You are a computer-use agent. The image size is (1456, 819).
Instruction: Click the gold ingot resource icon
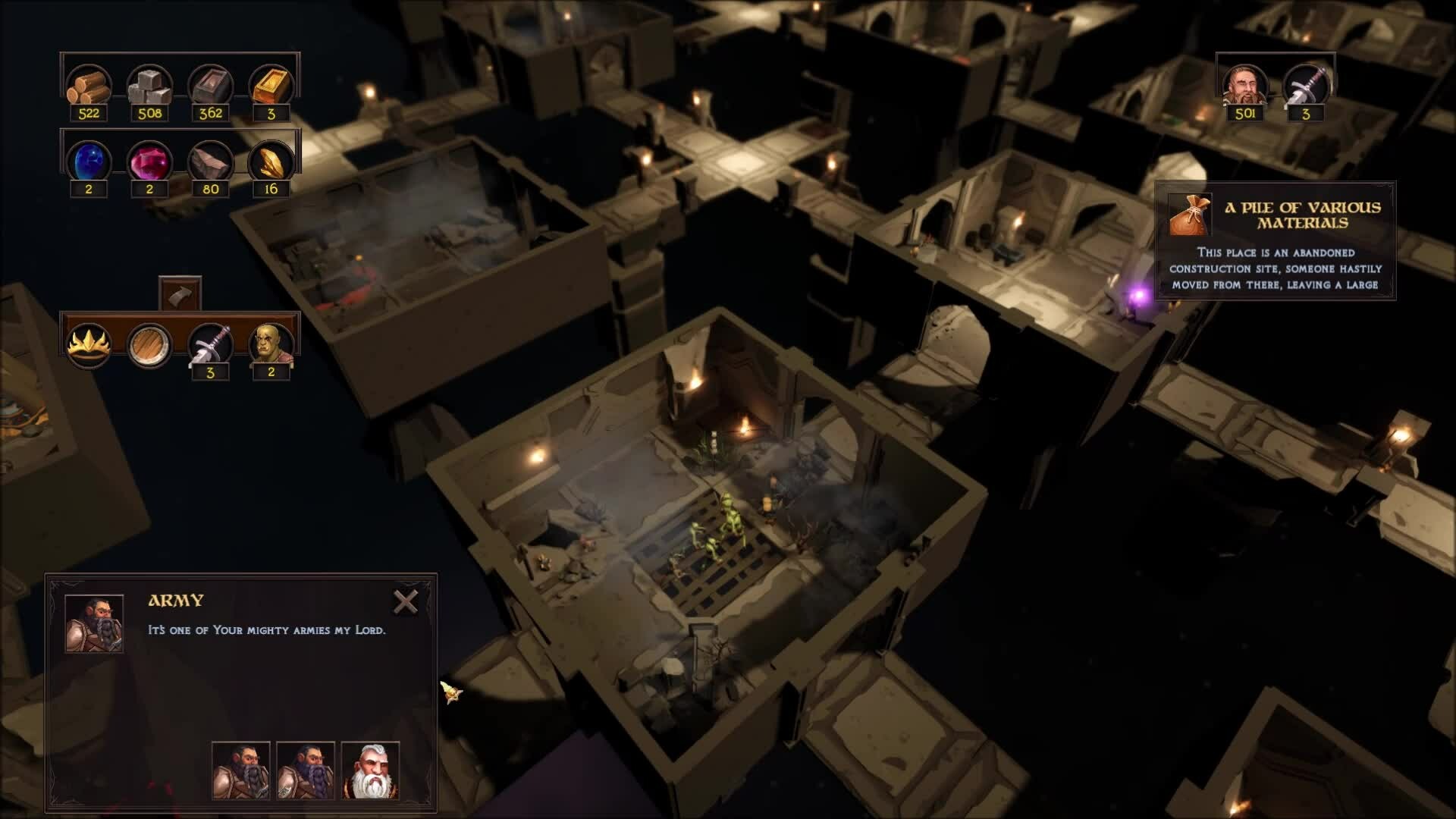coord(271,85)
